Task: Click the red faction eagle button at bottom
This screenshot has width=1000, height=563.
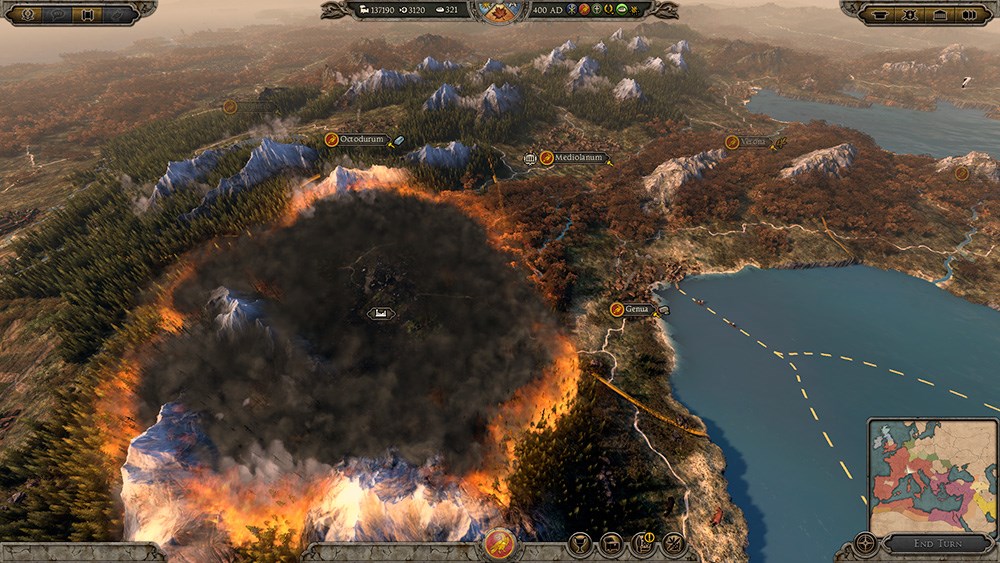Action: (x=499, y=544)
